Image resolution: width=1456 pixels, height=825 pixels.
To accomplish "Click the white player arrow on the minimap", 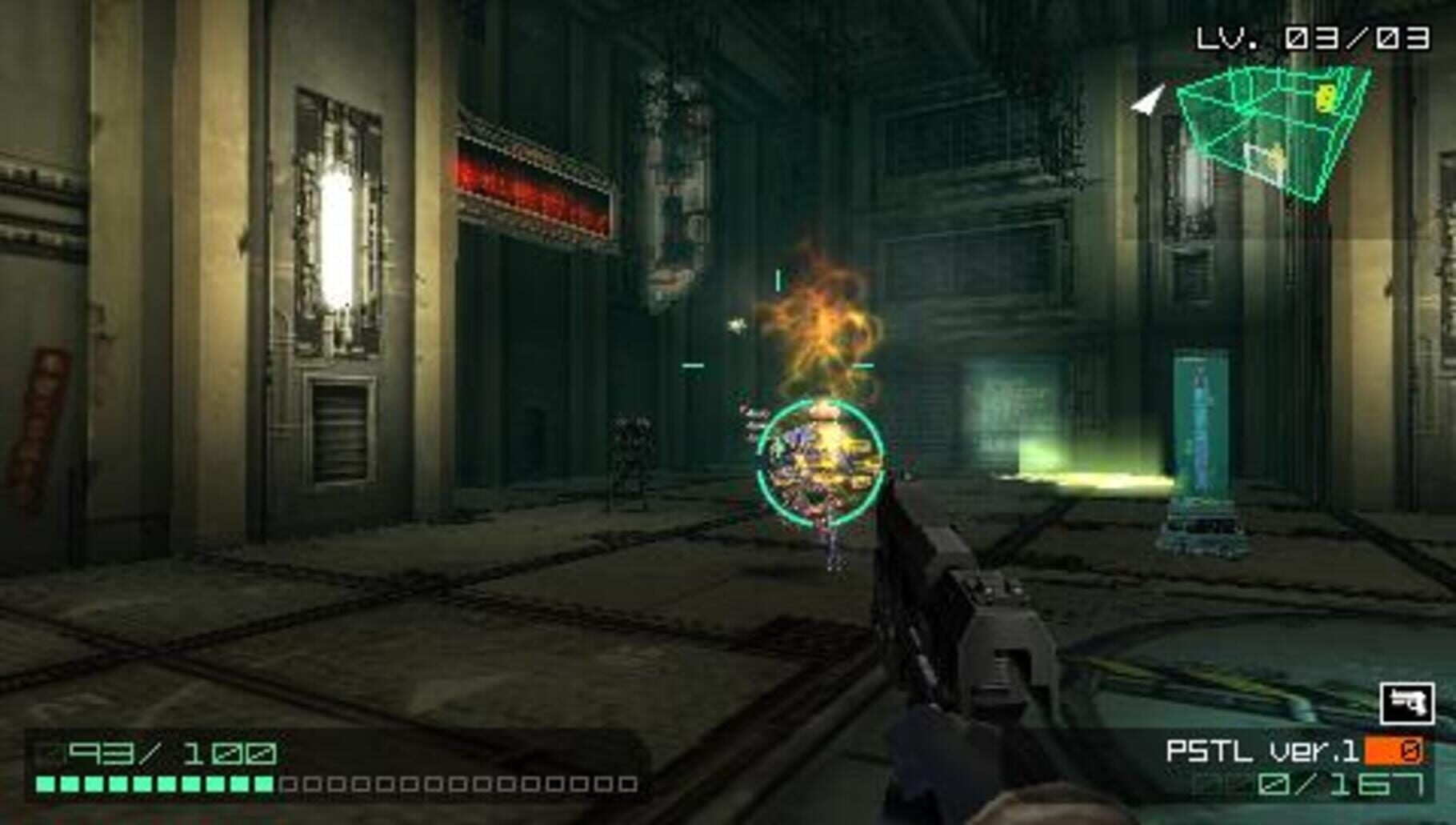I will point(1147,101).
